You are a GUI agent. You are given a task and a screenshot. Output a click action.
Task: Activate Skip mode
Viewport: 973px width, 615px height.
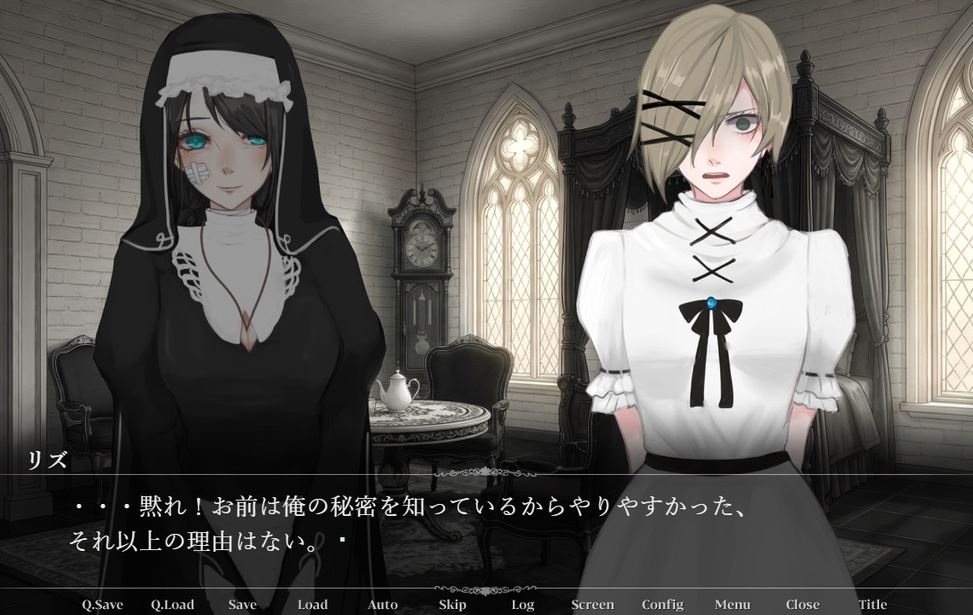click(x=452, y=604)
